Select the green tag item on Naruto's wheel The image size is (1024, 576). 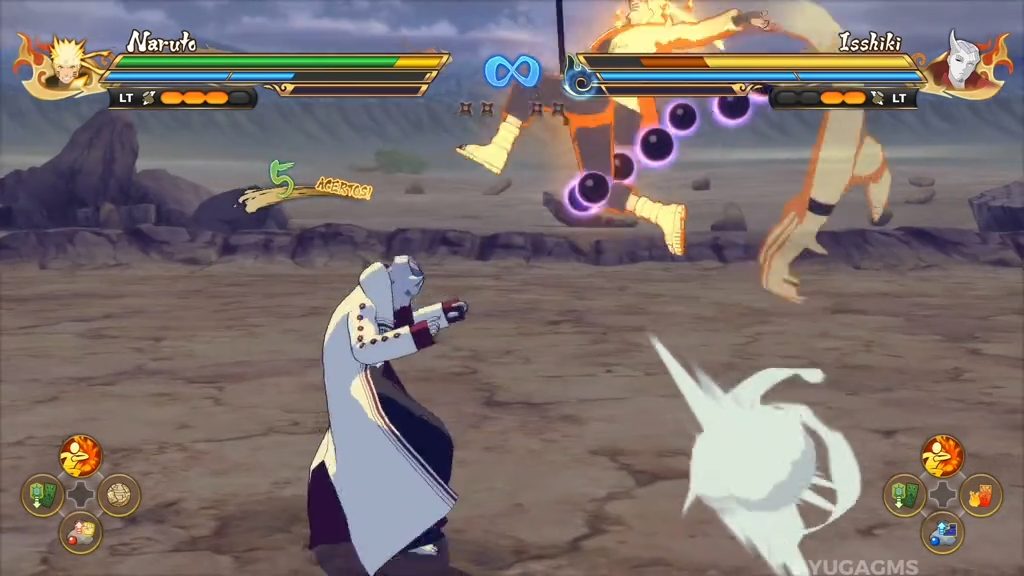tap(43, 495)
